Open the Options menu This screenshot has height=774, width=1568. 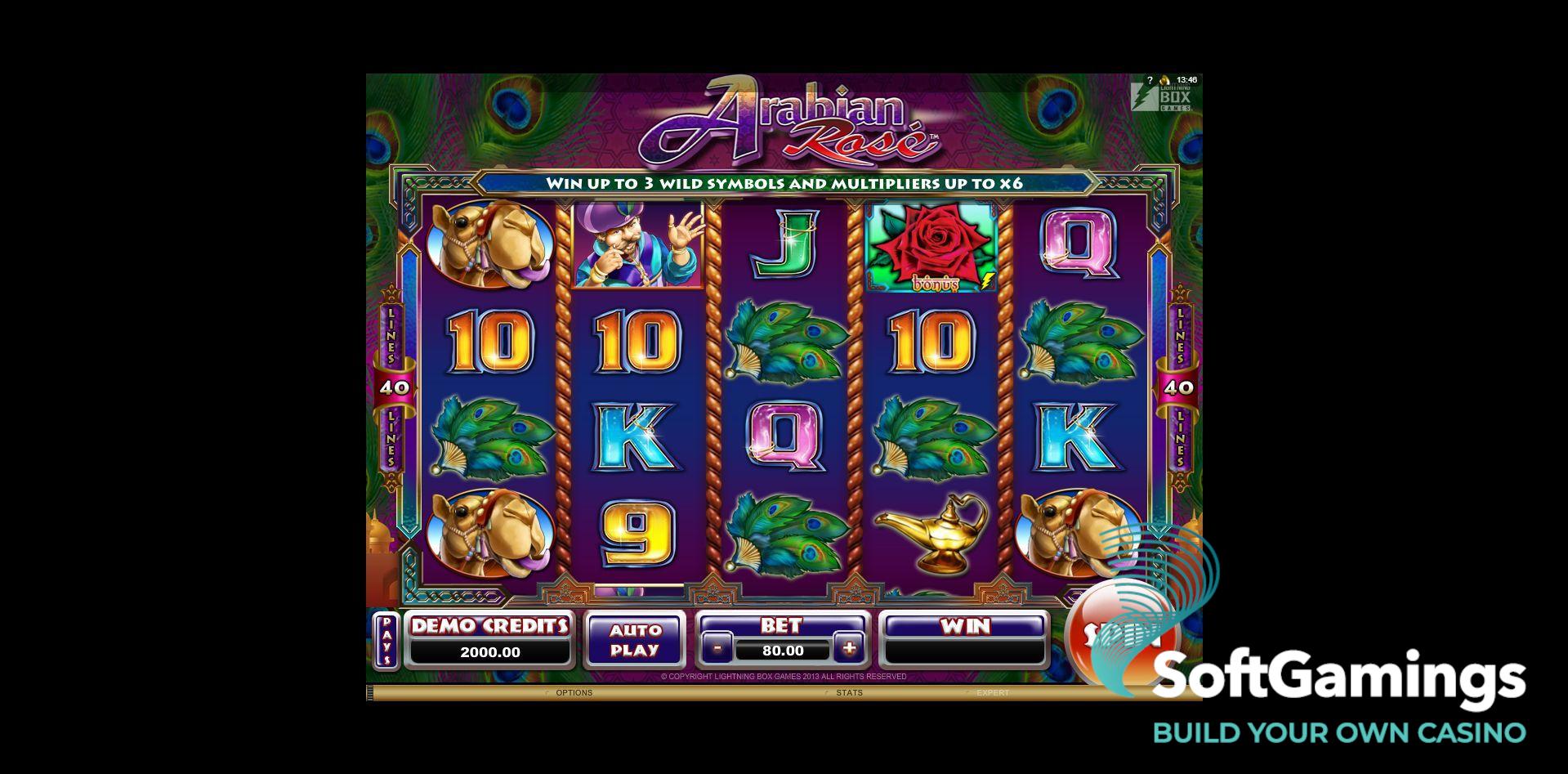coord(574,693)
